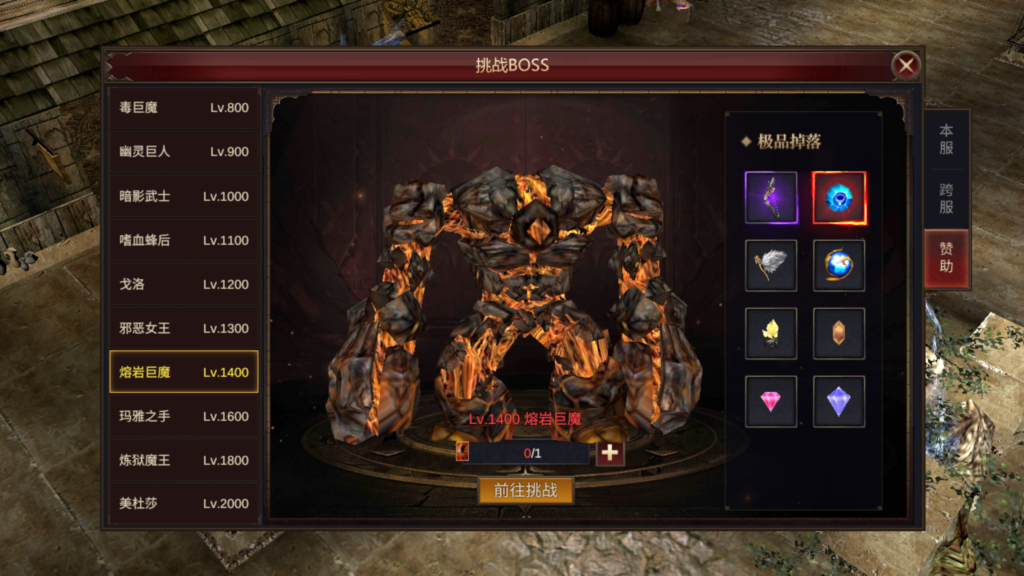The height and width of the screenshot is (576, 1024).
Task: Pick 嗜血蜂后 Lv.1100 boss row
Action: 183,240
